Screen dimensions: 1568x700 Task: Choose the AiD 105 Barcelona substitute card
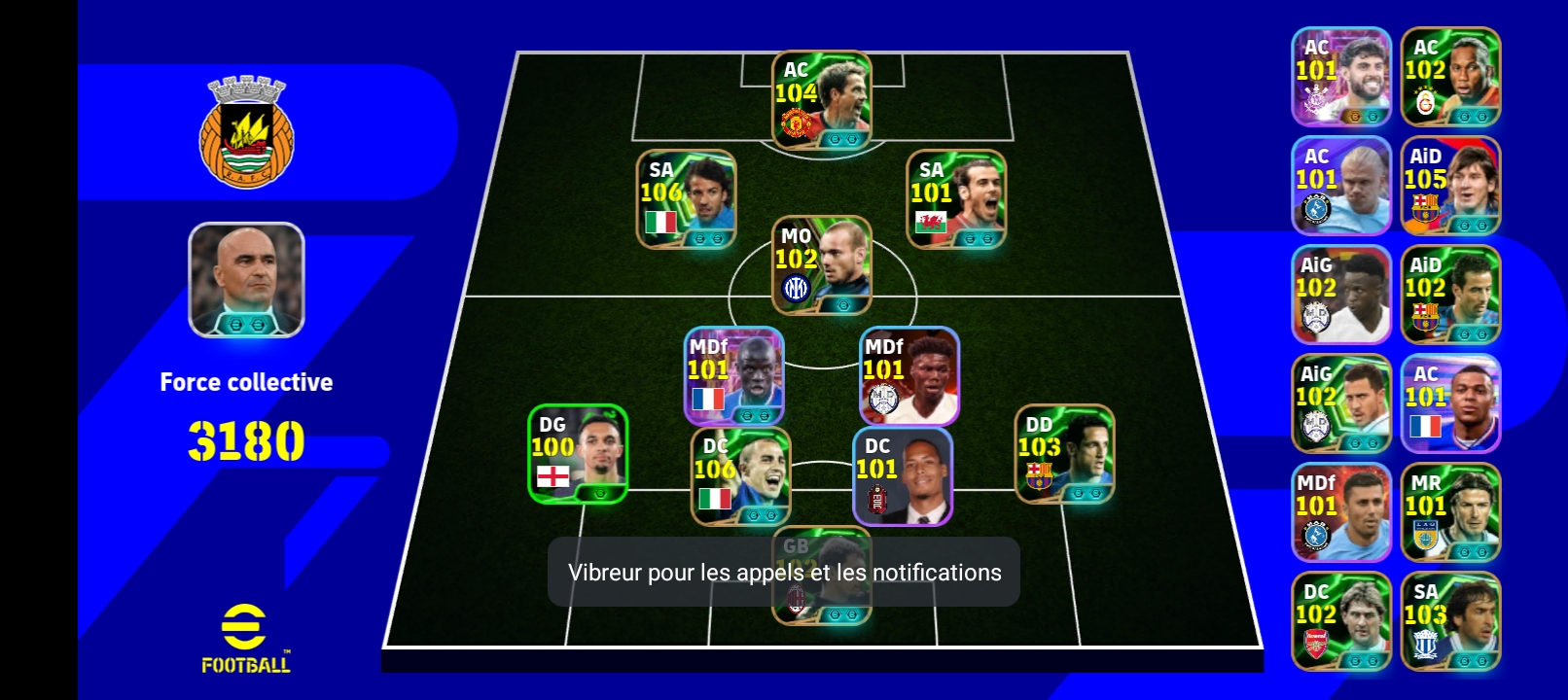click(1450, 186)
